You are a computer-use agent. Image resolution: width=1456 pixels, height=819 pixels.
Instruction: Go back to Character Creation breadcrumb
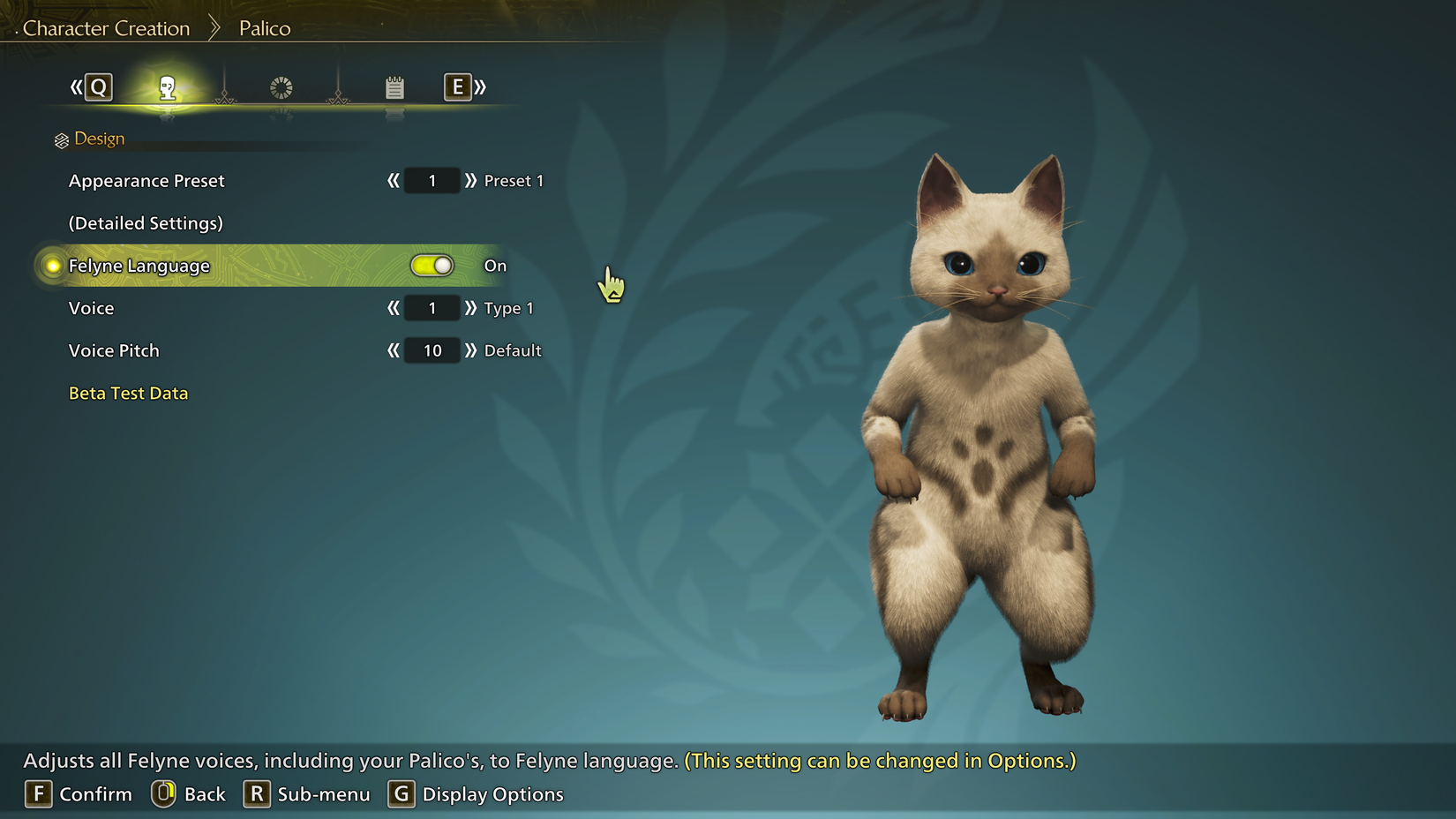point(108,27)
